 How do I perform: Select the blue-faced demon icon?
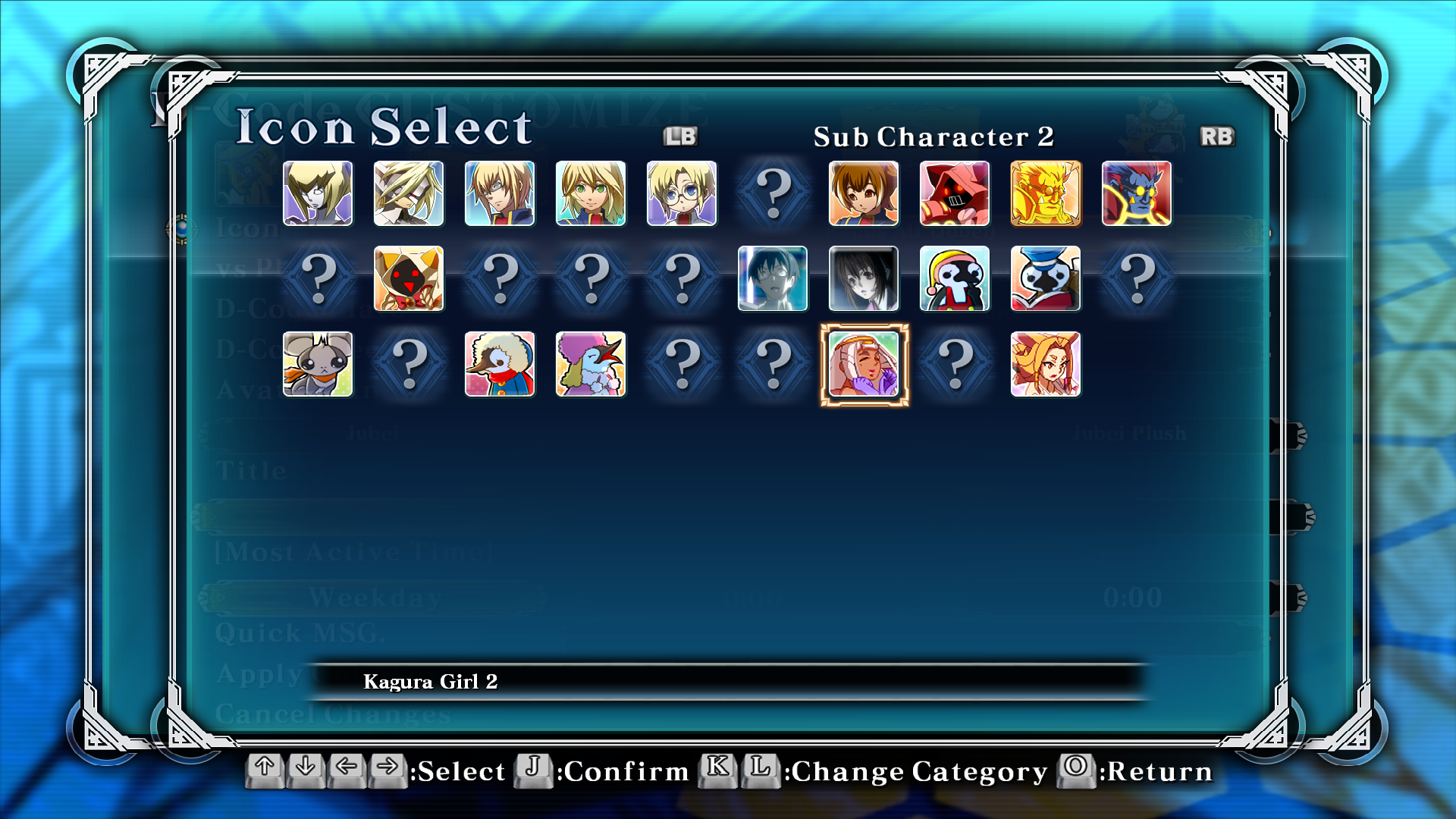click(1137, 193)
